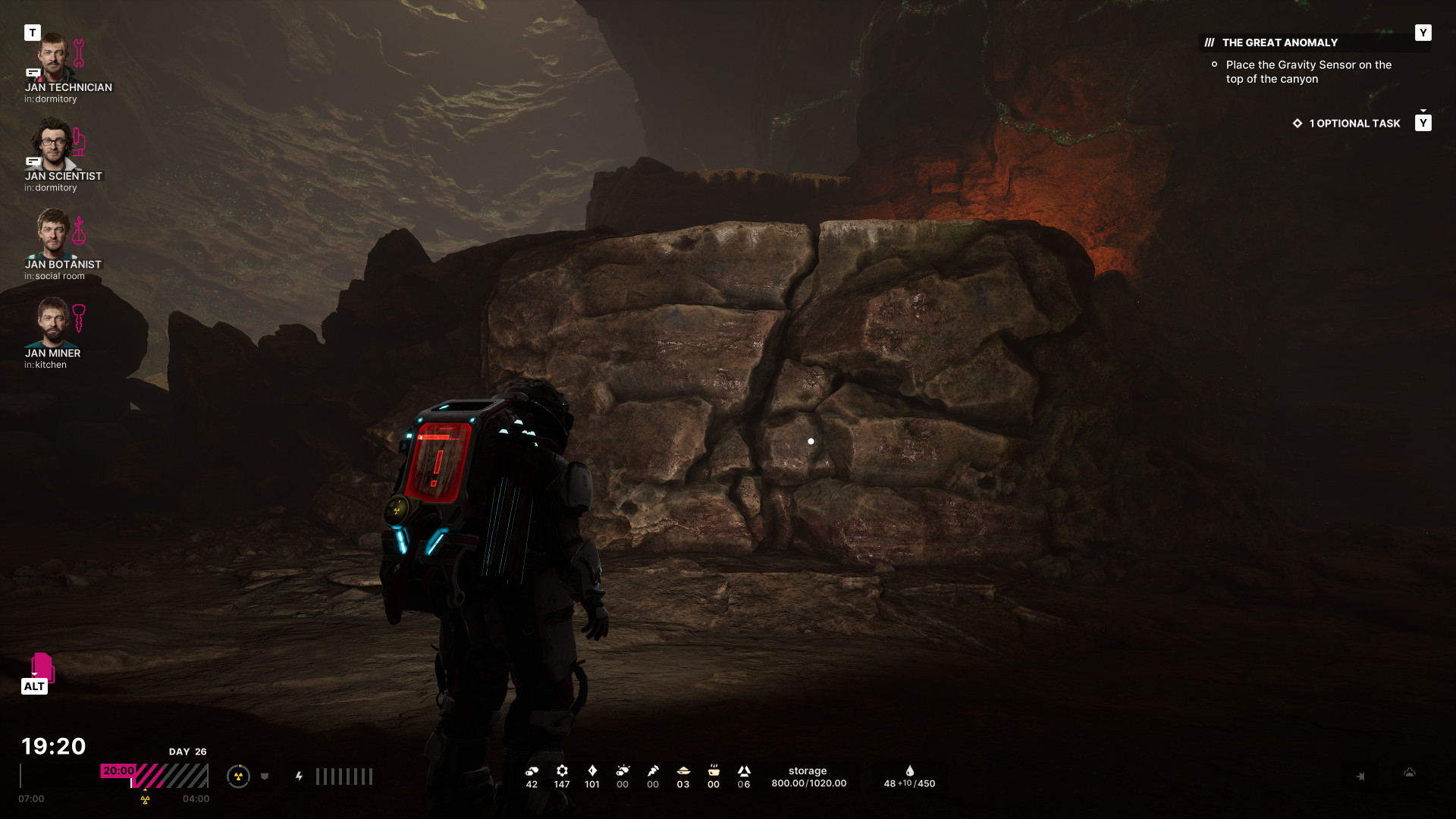Viewport: 1456px width, 819px height.
Task: Open the day schedule timeline bar
Action: coord(154,776)
